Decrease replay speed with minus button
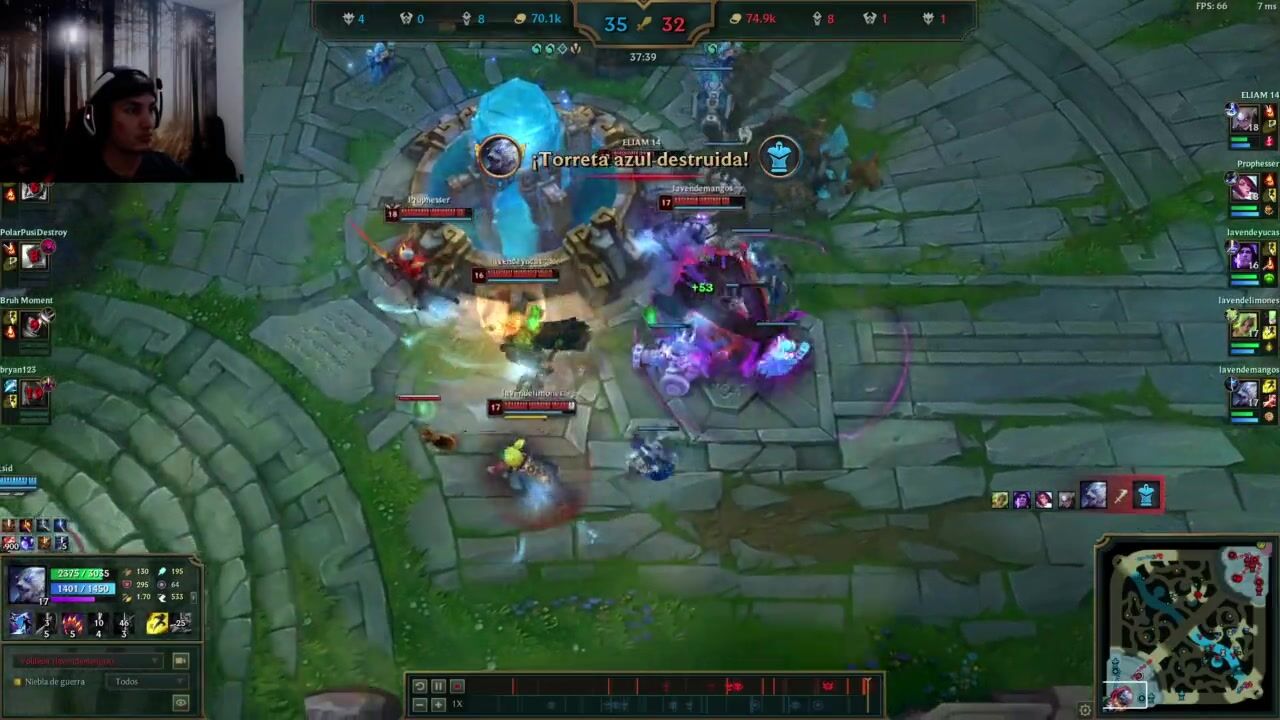1280x720 pixels. click(420, 705)
